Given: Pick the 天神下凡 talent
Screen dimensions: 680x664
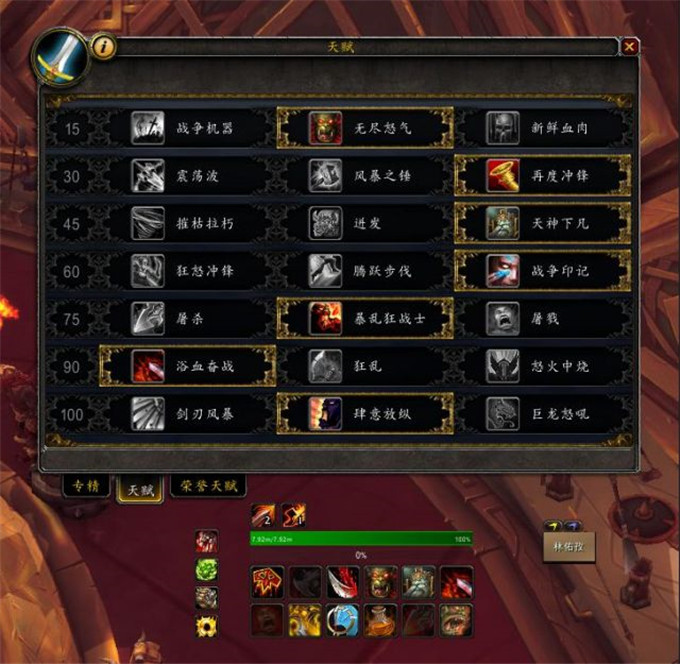Looking at the screenshot, I should pos(543,223).
